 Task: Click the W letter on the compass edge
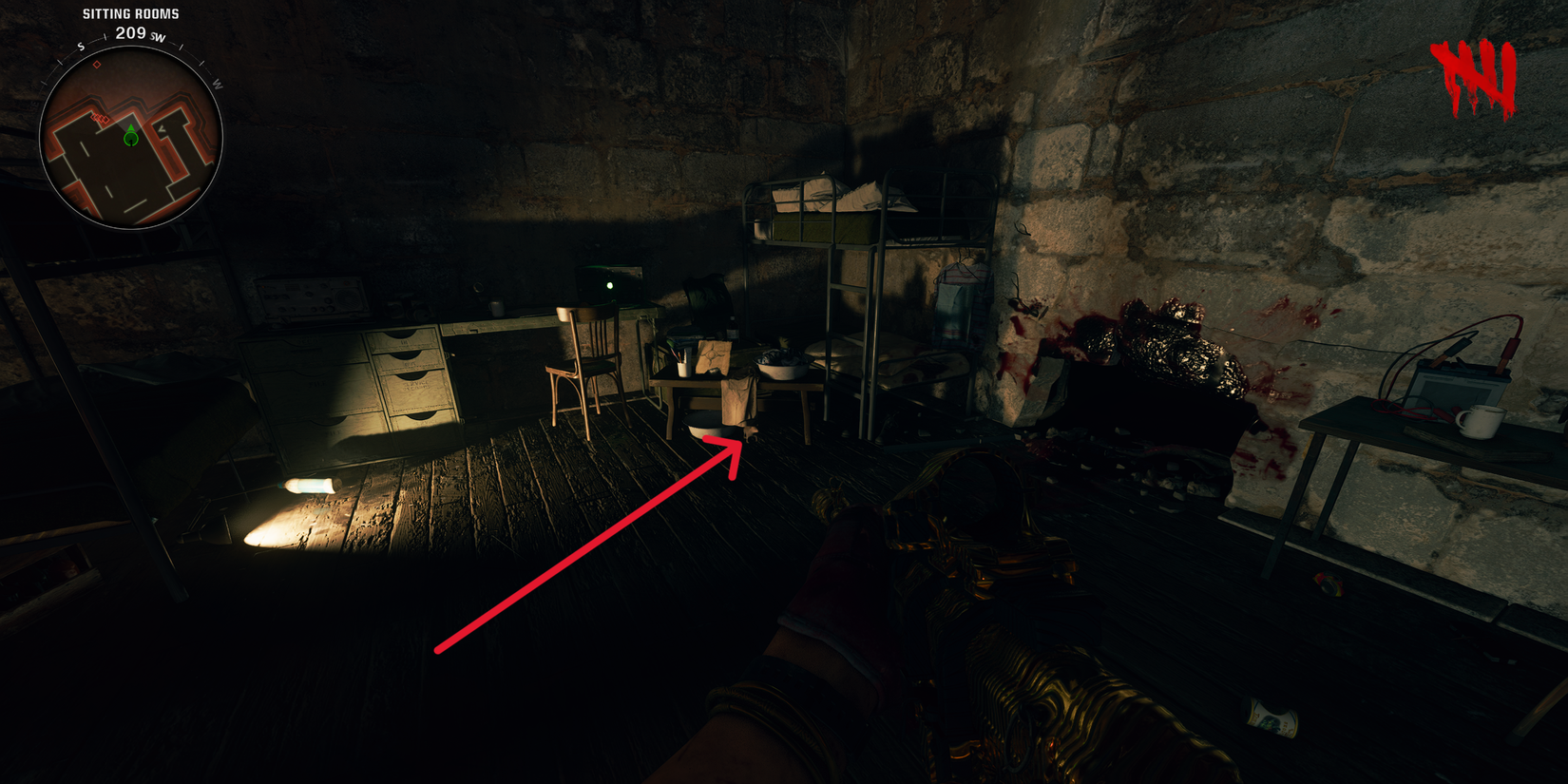tap(218, 83)
